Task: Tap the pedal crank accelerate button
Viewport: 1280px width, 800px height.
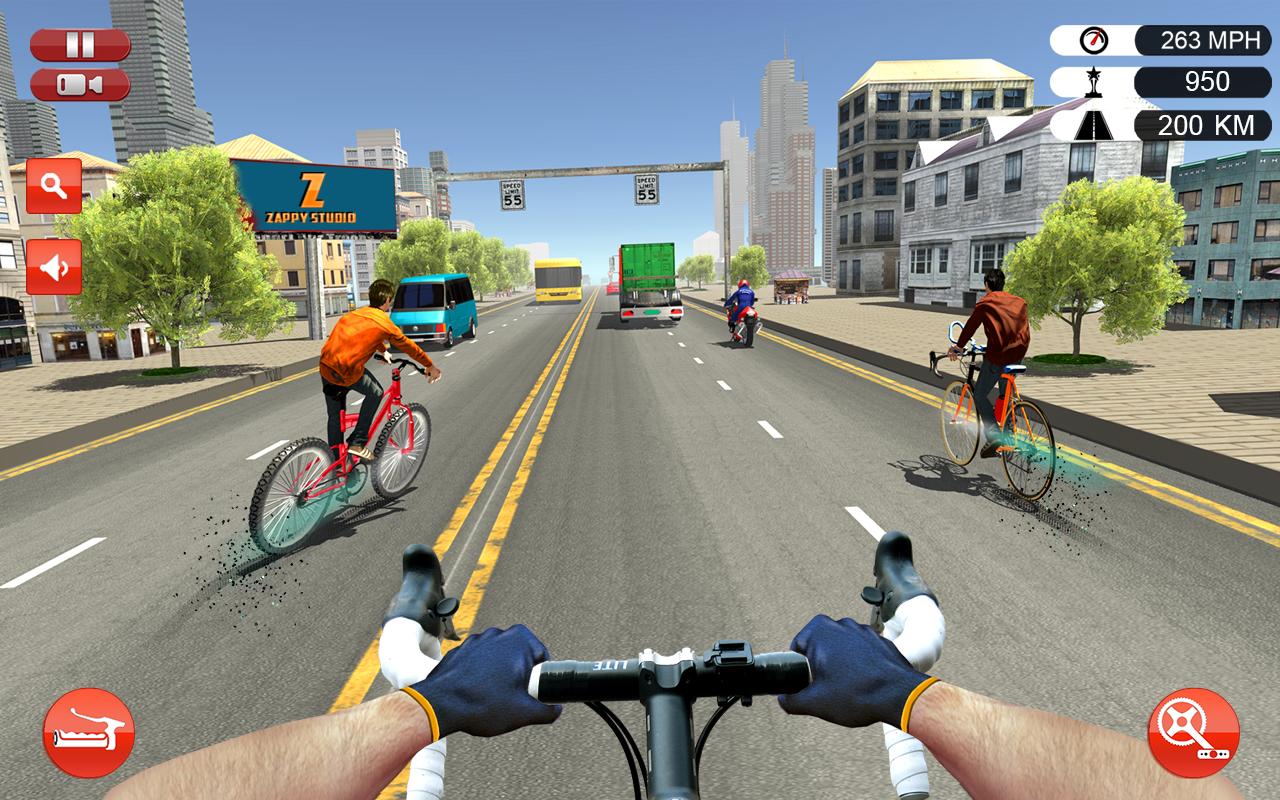Action: [1193, 733]
